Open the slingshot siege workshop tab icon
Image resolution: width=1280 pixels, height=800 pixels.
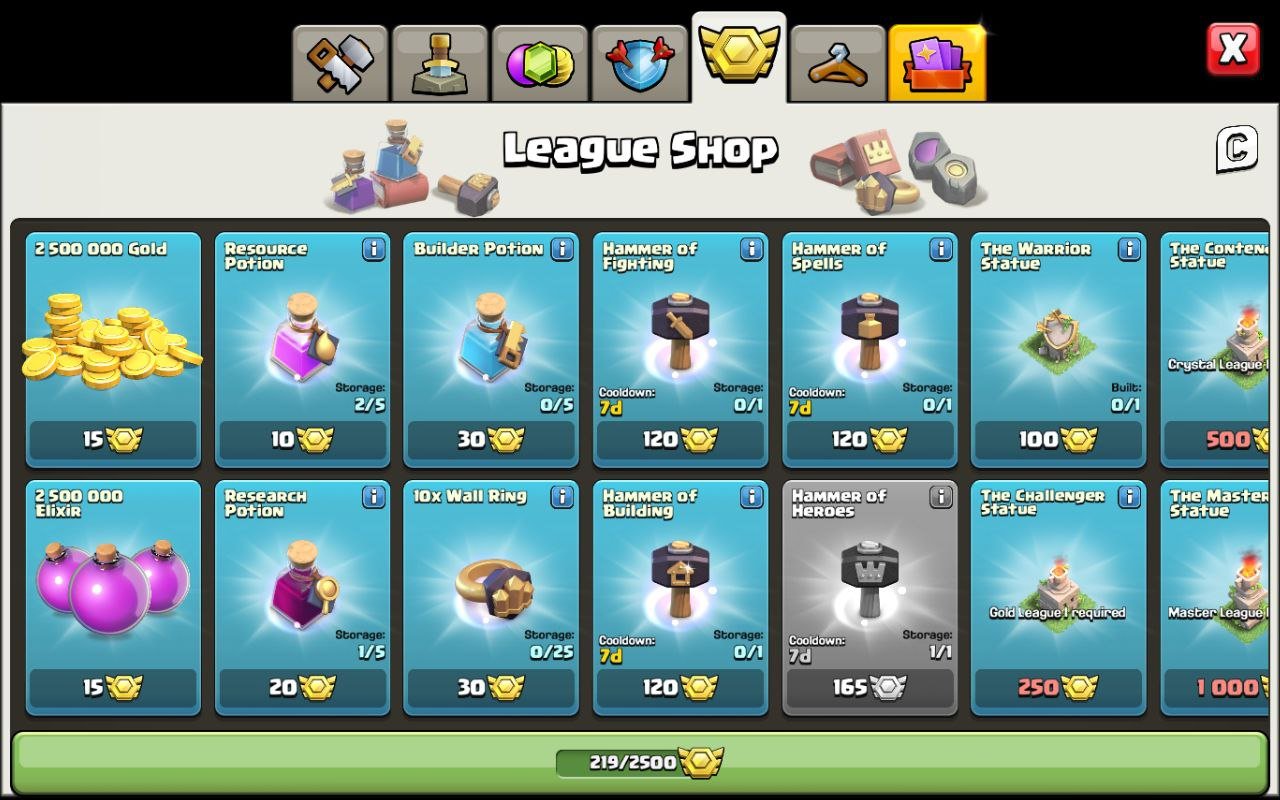(840, 62)
